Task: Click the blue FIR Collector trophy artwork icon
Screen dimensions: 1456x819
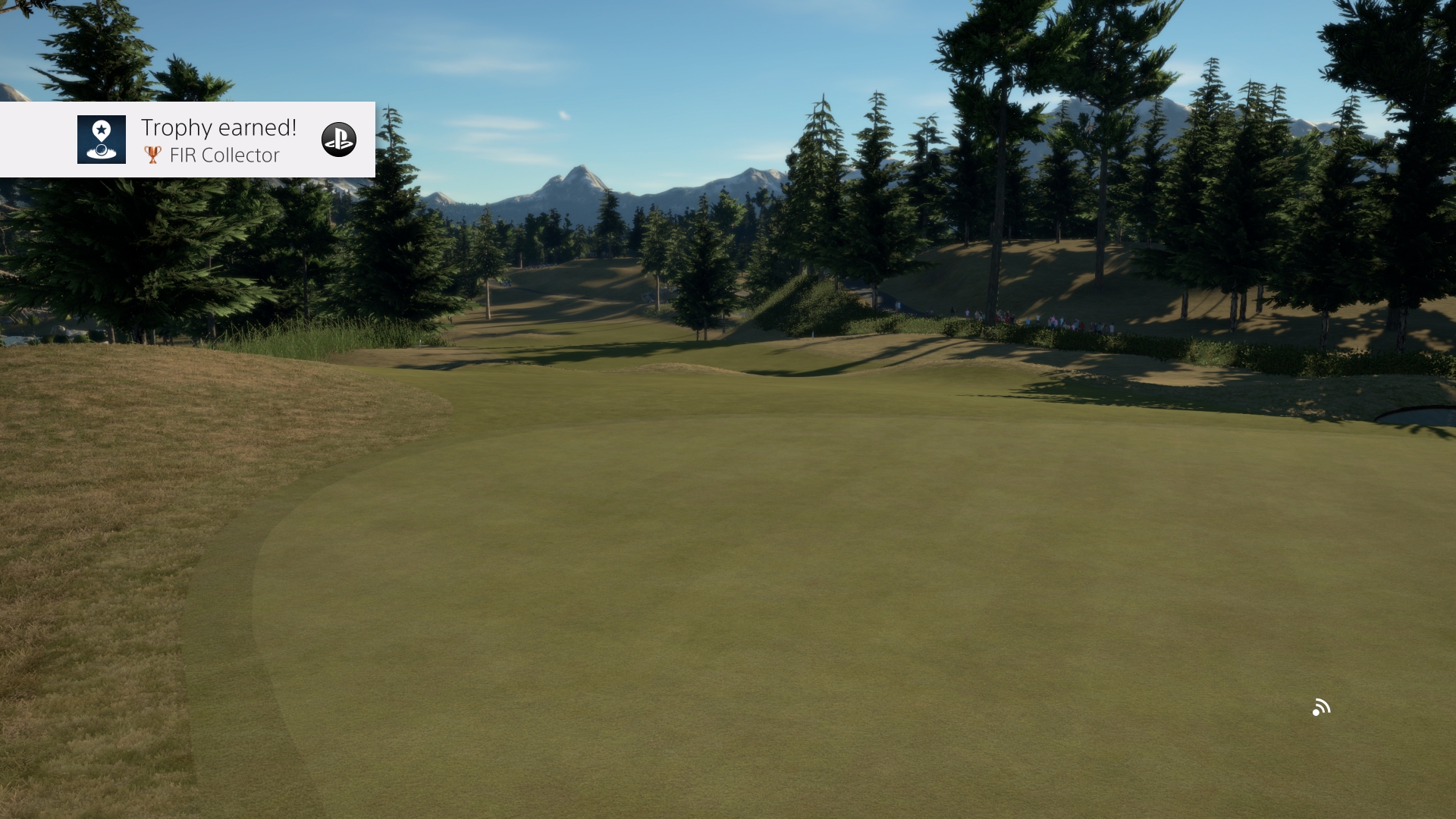Action: pos(101,140)
